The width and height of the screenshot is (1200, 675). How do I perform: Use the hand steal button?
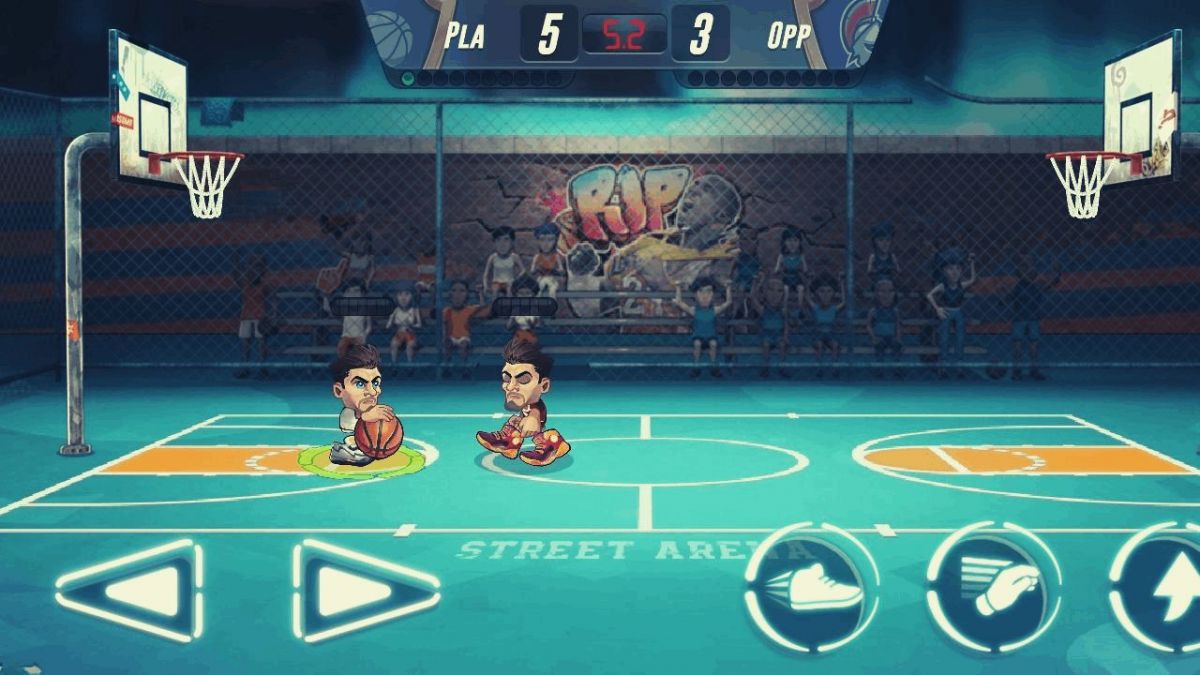coord(993,588)
